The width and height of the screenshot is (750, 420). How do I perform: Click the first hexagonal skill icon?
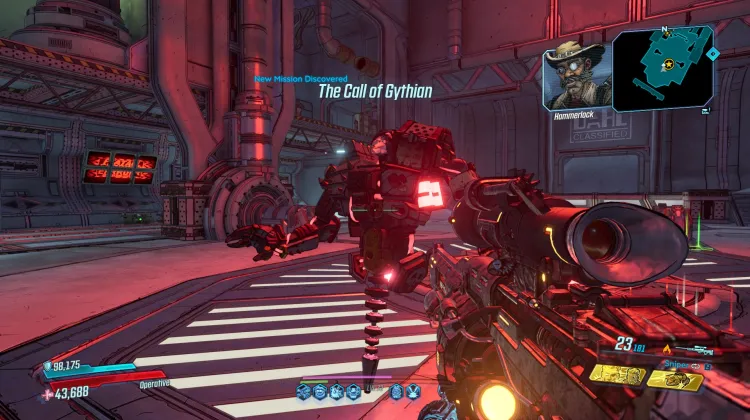coord(304,390)
